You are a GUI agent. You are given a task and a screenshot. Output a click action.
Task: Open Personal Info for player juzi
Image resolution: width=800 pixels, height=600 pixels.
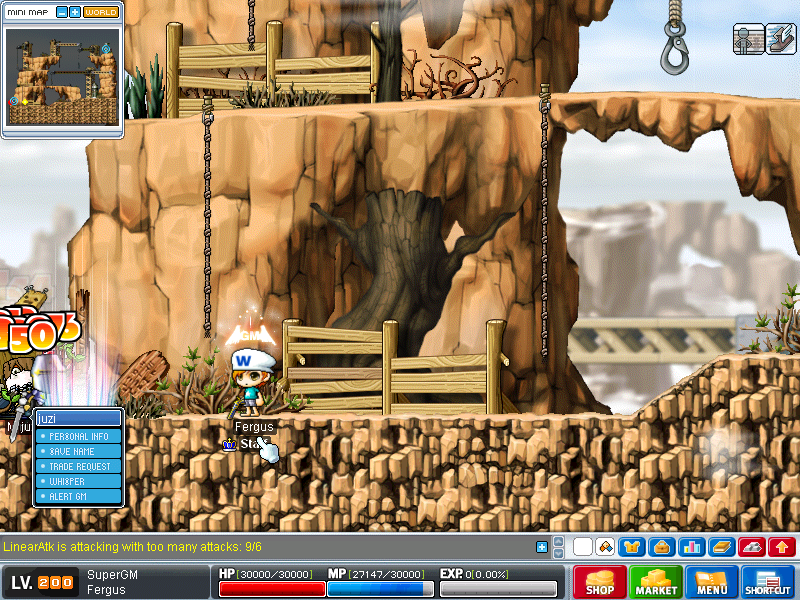coord(79,436)
